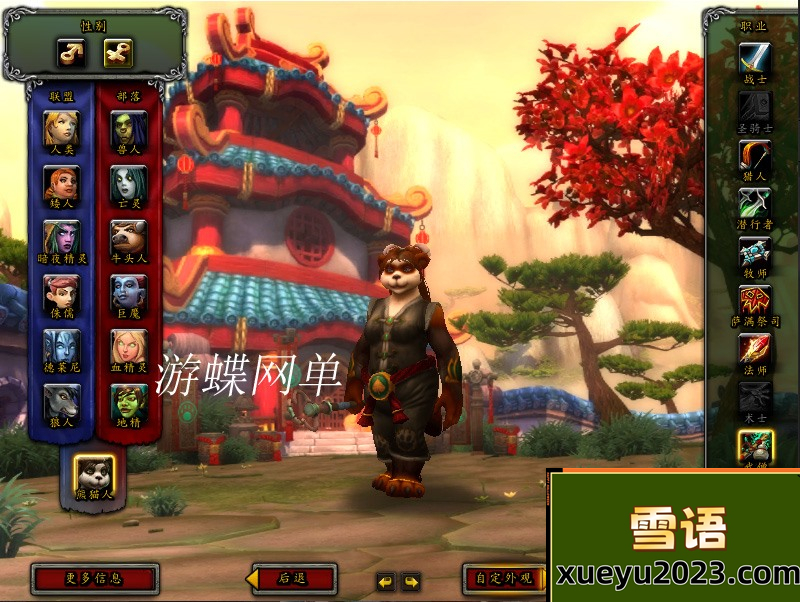This screenshot has height=602, width=800.
Task: Pick the Undead (亡灵) race portrait
Action: pyautogui.click(x=129, y=182)
